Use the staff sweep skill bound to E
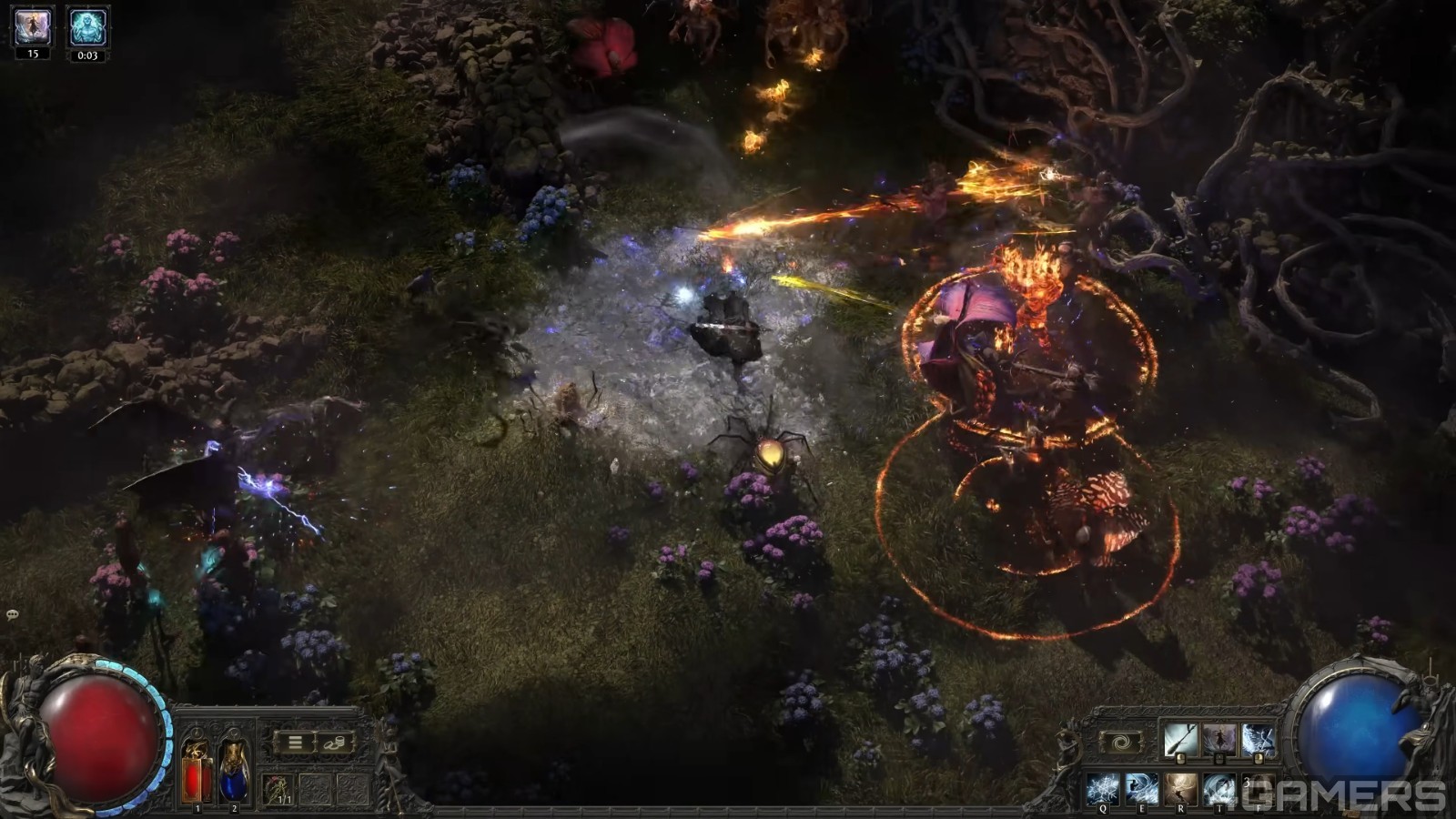Image resolution: width=1456 pixels, height=819 pixels. 1142,789
